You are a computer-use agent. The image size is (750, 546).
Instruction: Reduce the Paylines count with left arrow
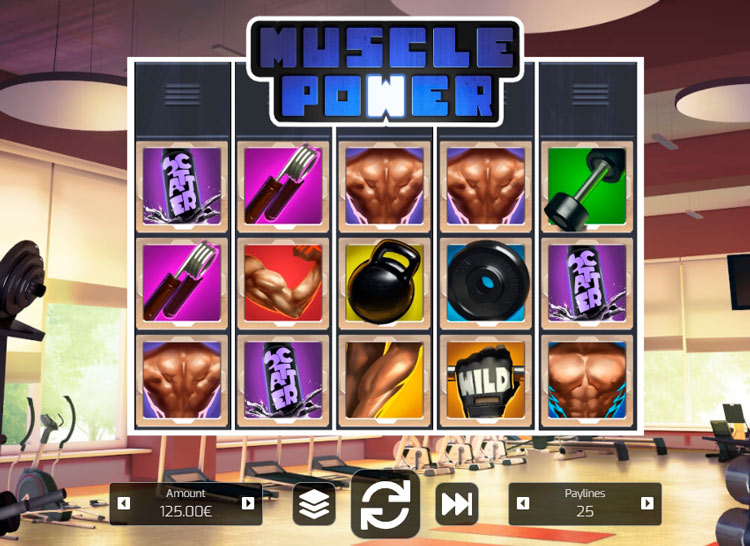pyautogui.click(x=523, y=504)
